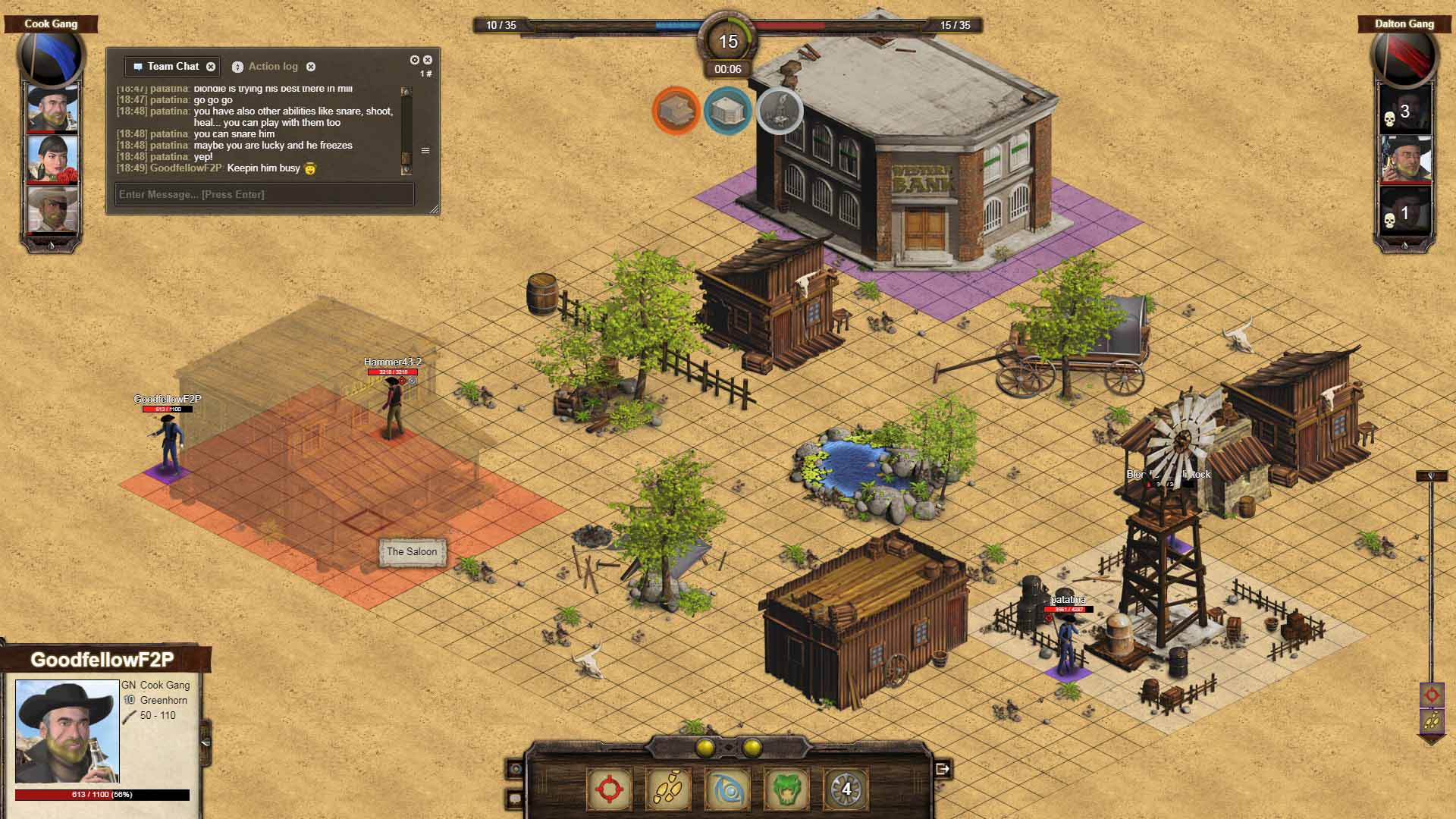Select the golden footprints move ability

coord(668,789)
